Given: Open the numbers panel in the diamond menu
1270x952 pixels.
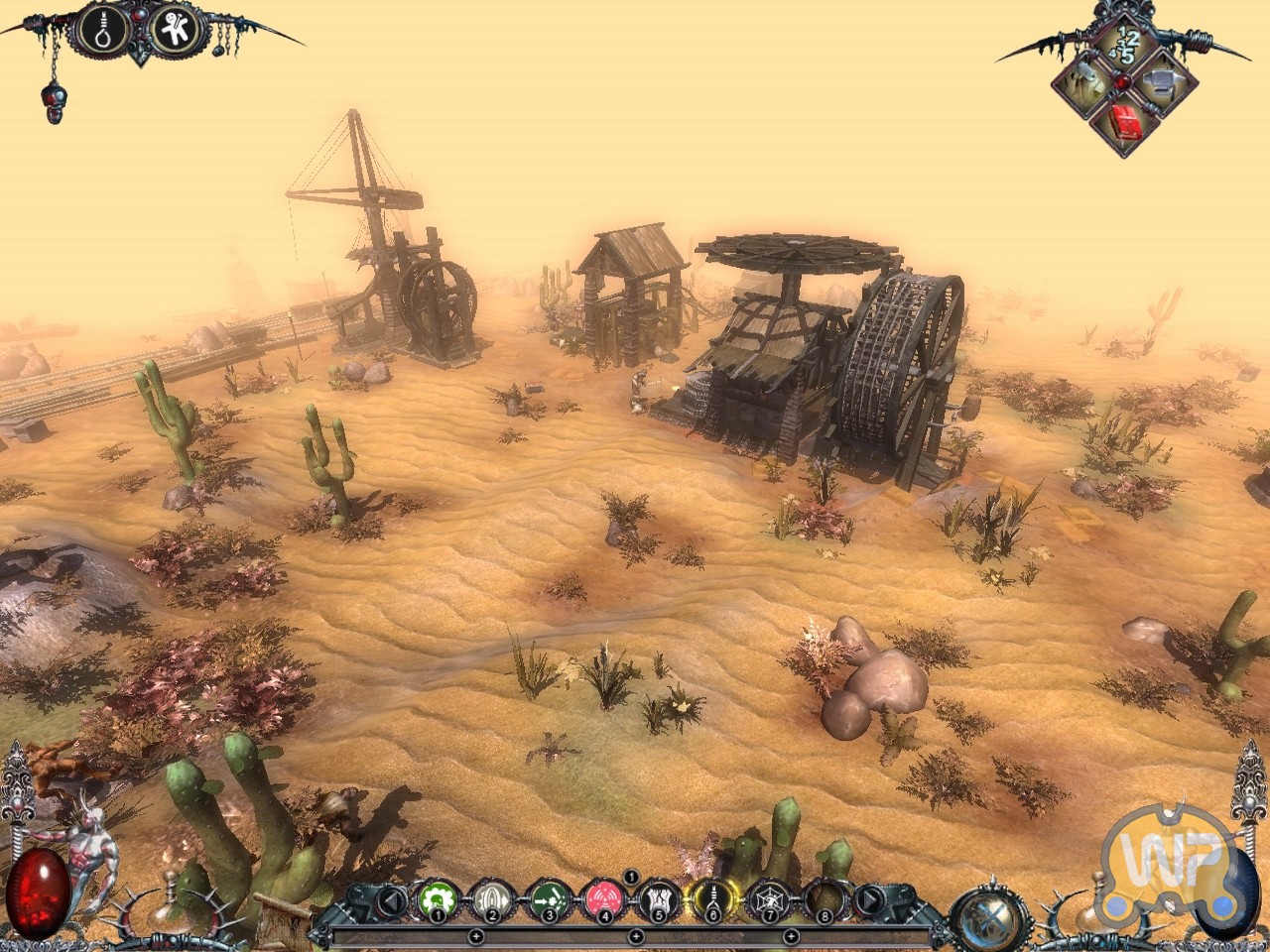Looking at the screenshot, I should tap(1122, 46).
